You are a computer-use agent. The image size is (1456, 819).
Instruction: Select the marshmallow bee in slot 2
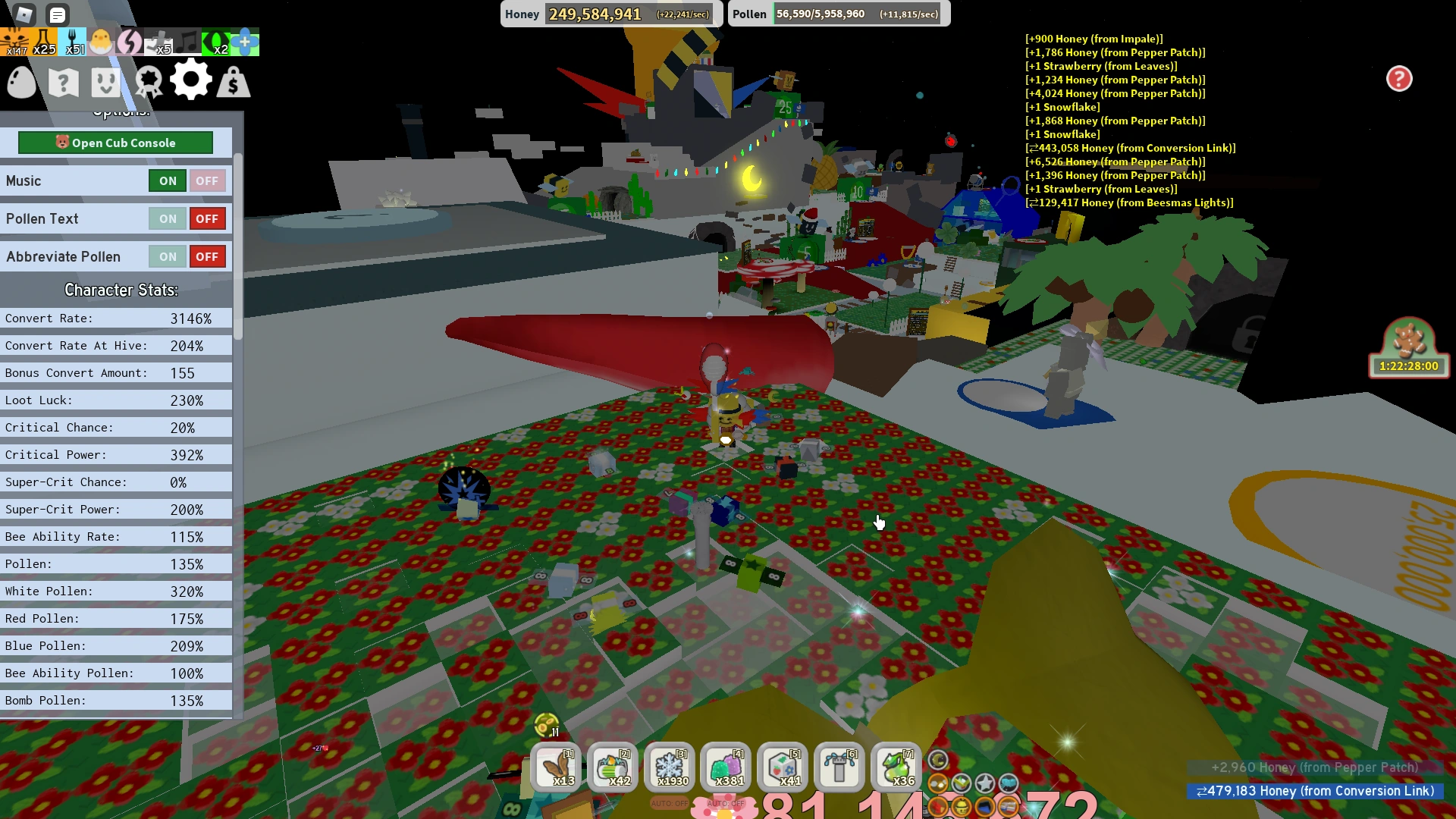pos(613,767)
